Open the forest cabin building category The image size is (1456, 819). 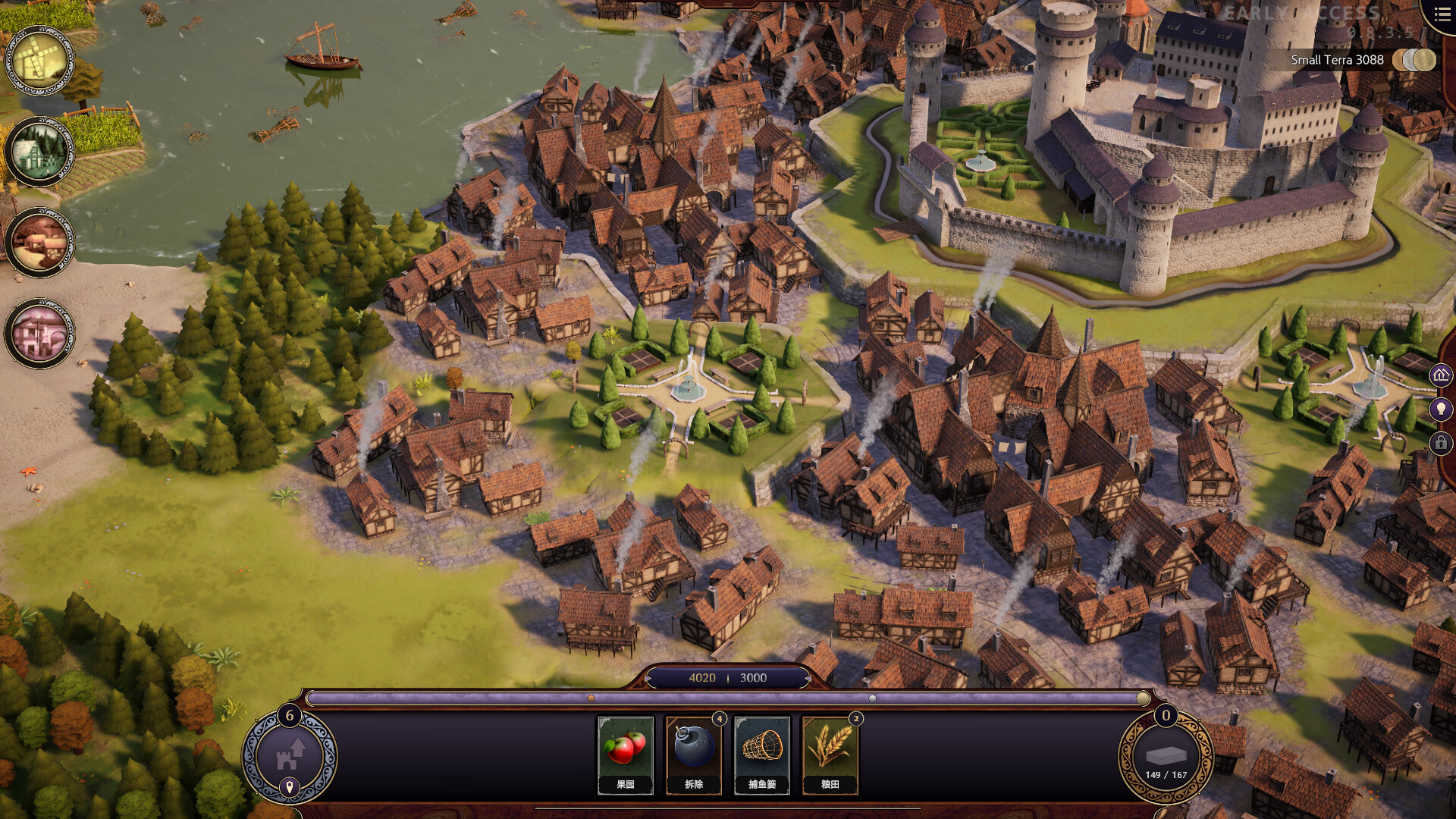(x=39, y=152)
